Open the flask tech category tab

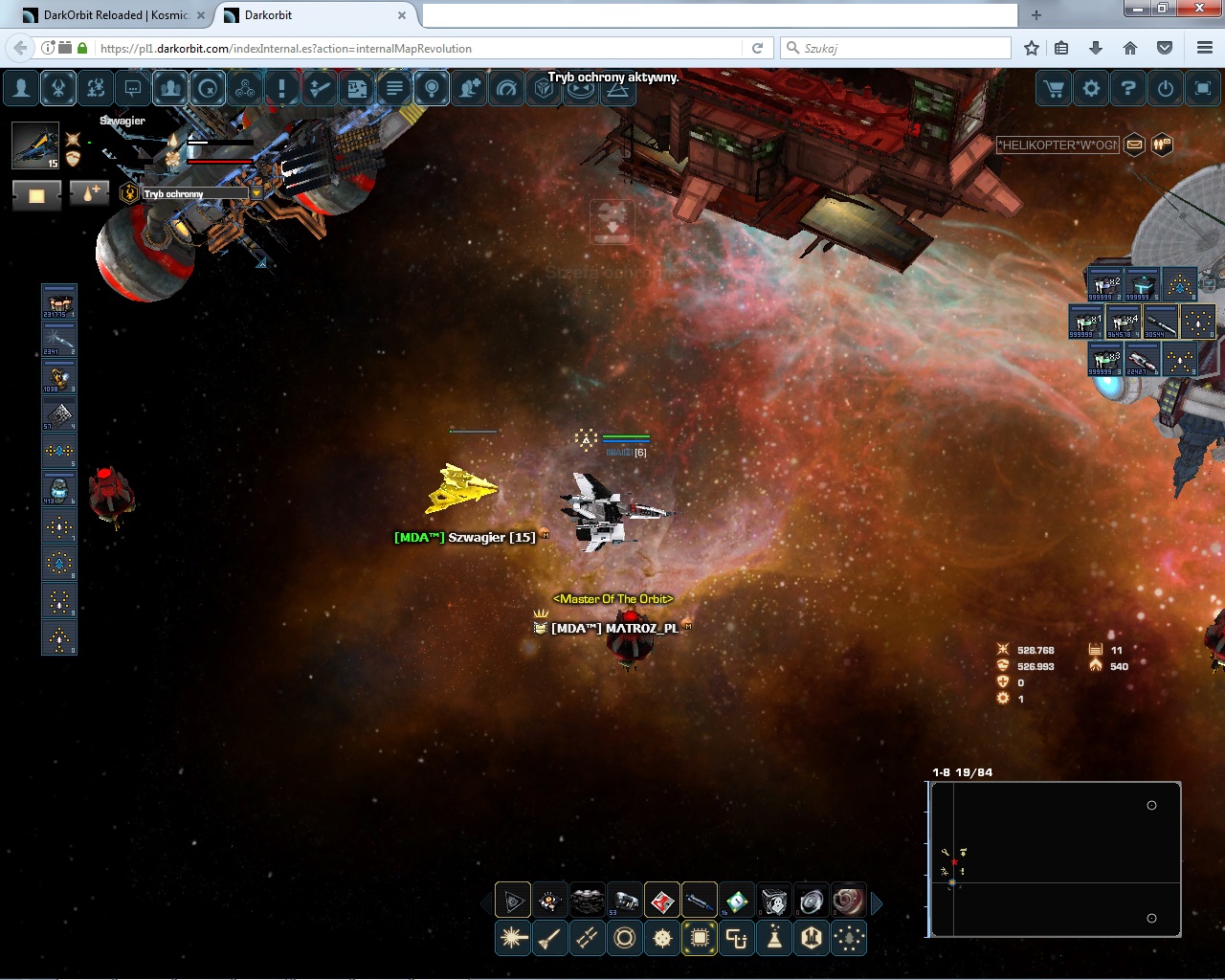774,939
